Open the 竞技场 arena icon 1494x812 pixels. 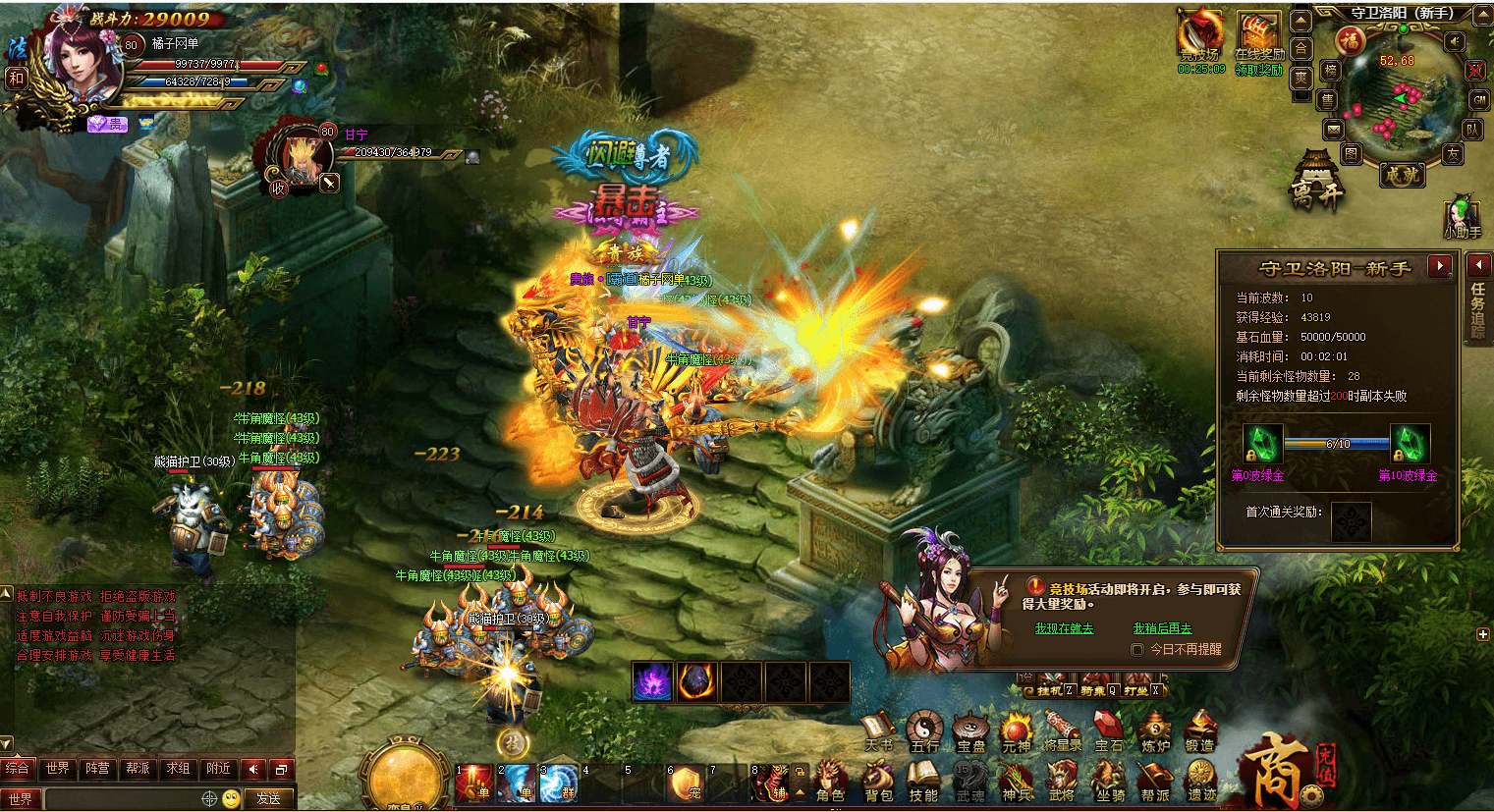point(1200,41)
